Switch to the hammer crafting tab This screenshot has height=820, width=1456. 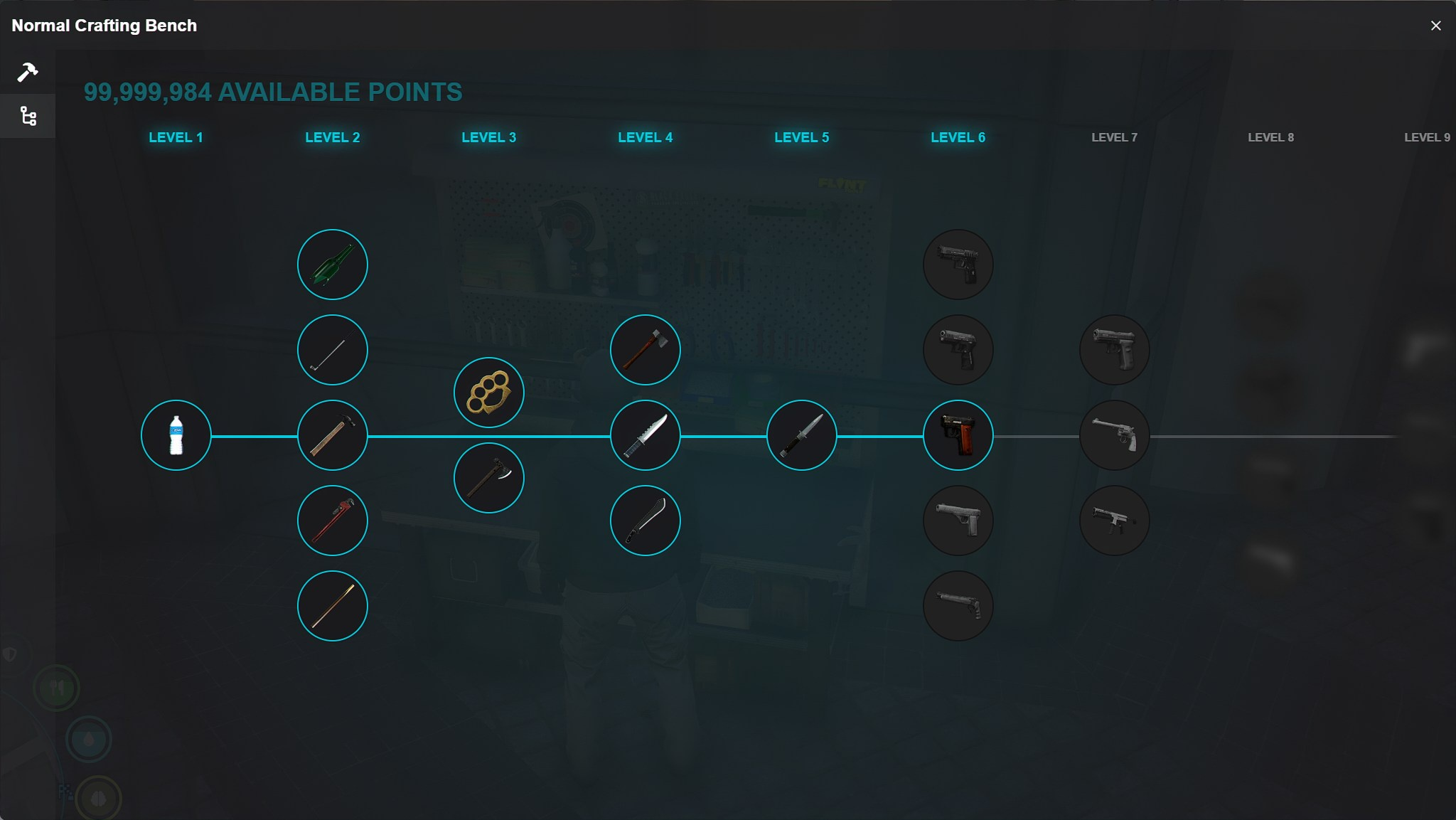coord(28,72)
